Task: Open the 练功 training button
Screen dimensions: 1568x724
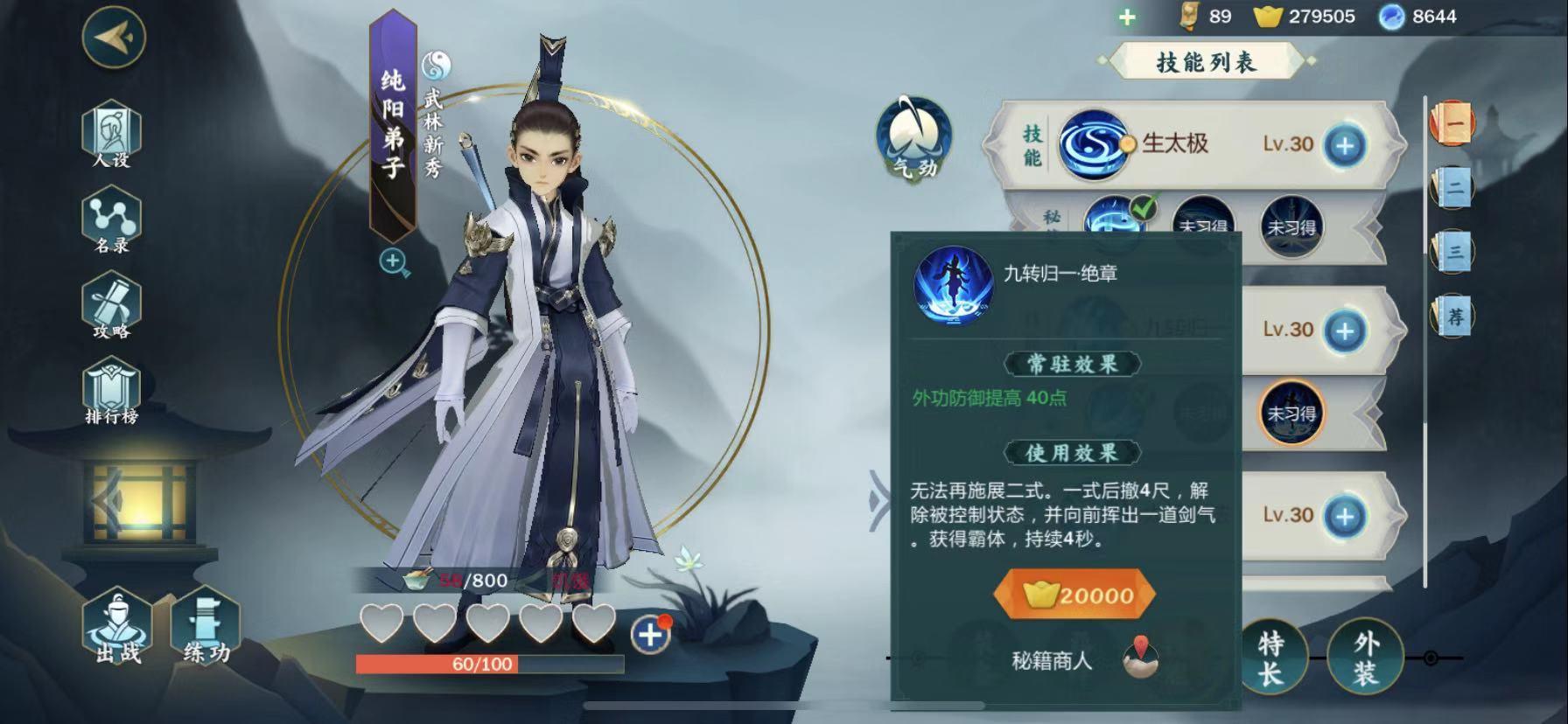Action: [206, 628]
